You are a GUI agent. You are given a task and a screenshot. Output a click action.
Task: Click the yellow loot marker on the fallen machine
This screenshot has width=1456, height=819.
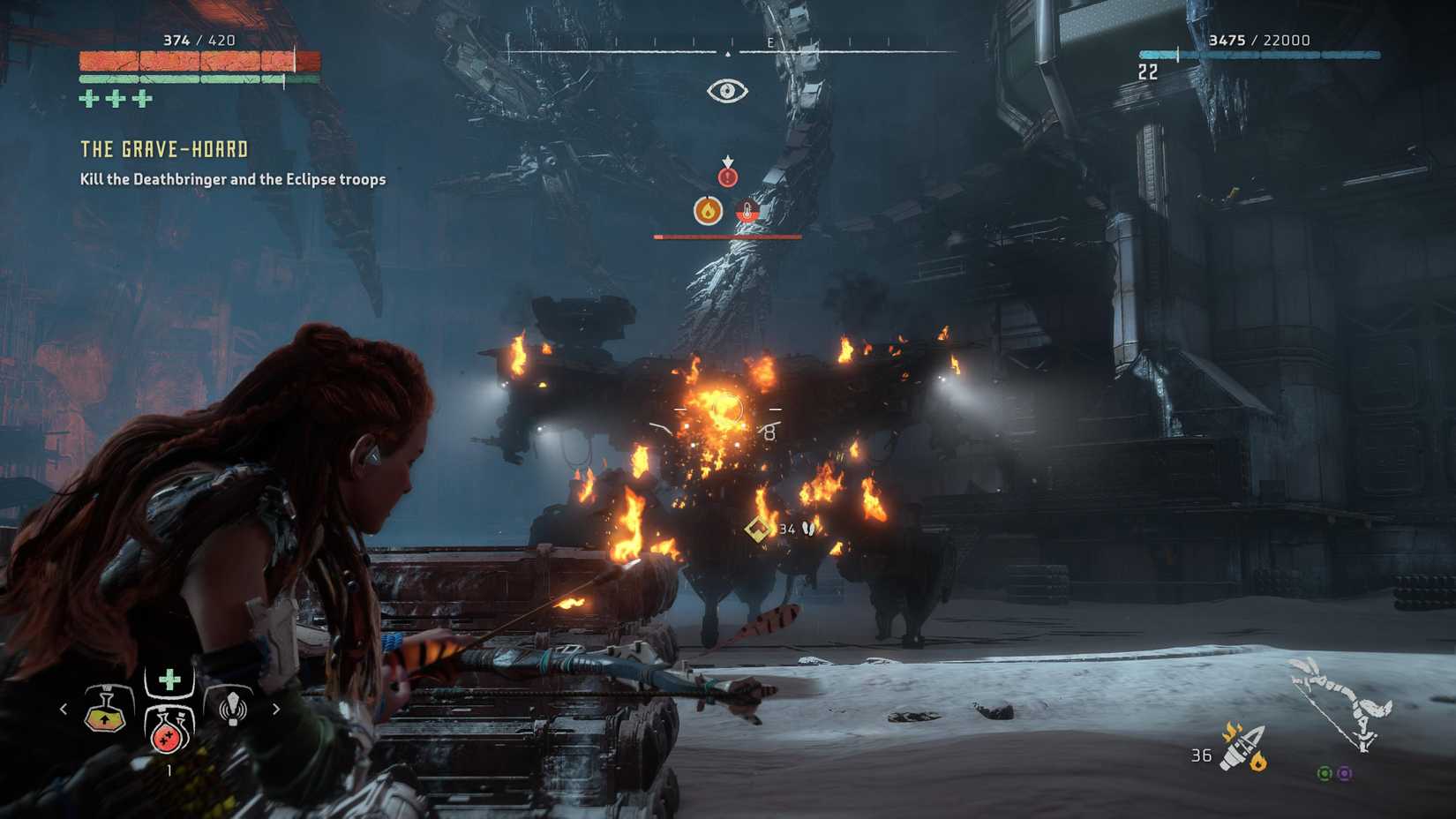click(754, 530)
